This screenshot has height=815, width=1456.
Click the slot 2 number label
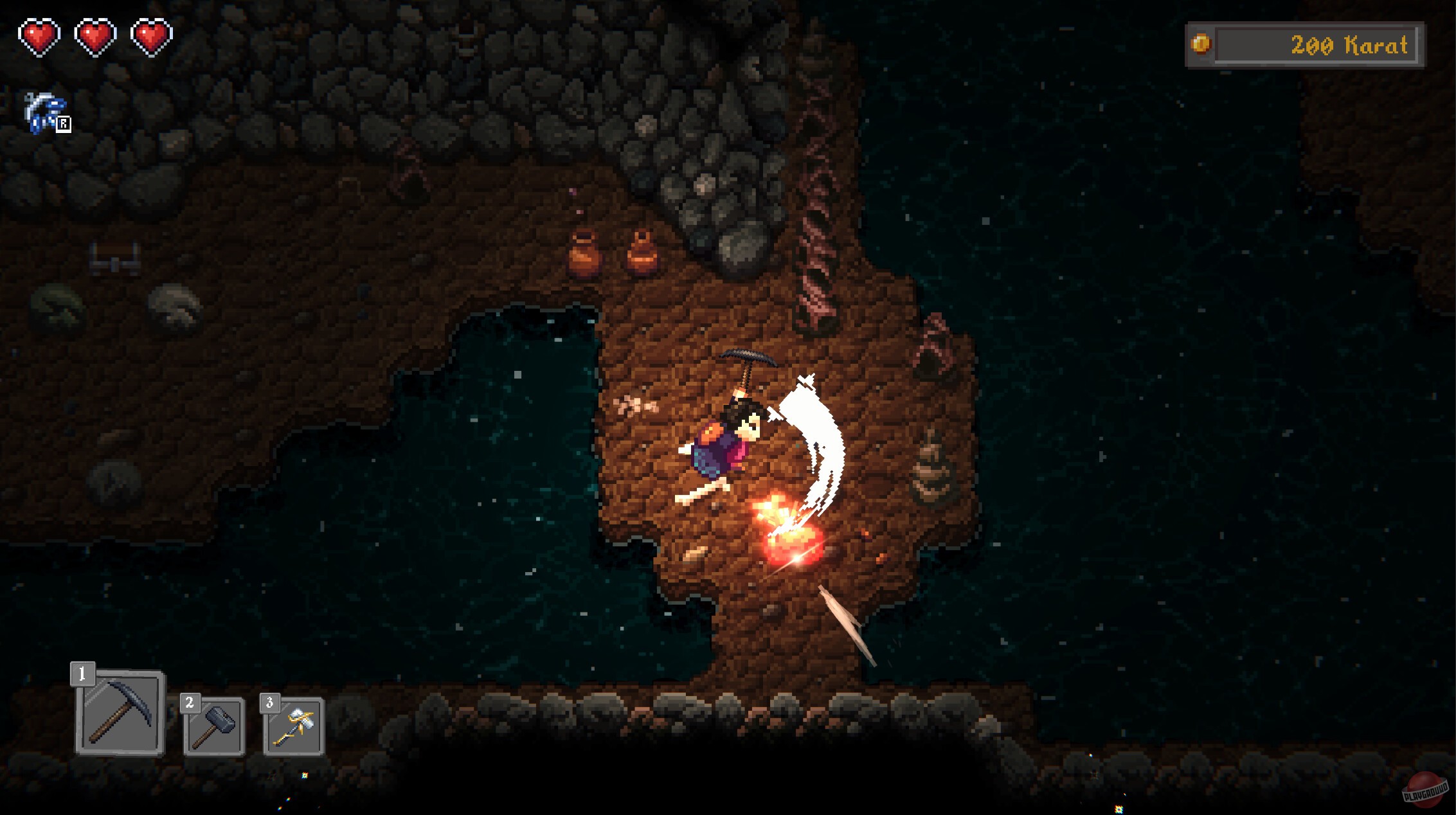pyautogui.click(x=190, y=704)
